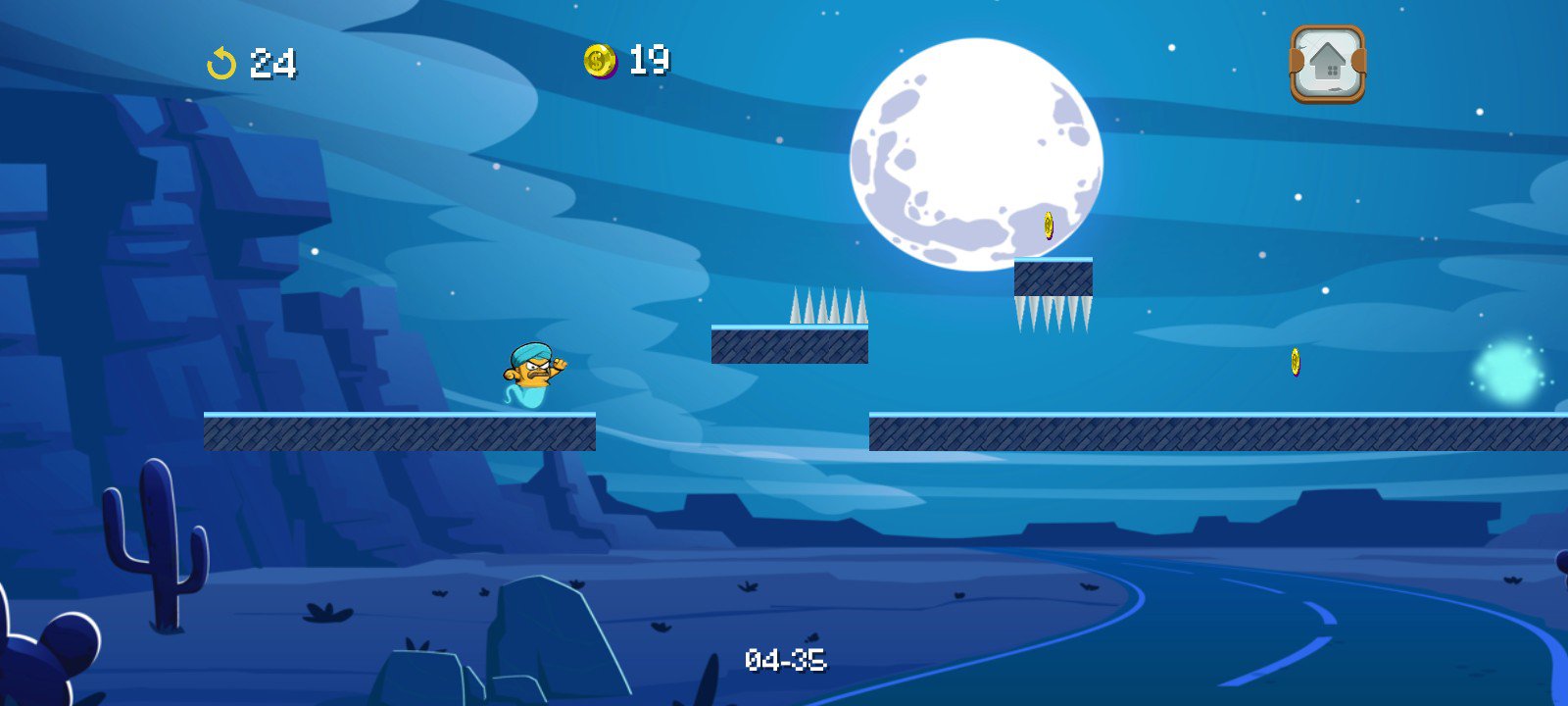Screen dimensions: 1568x706
Task: Click the coin counter icon
Action: tap(598, 61)
